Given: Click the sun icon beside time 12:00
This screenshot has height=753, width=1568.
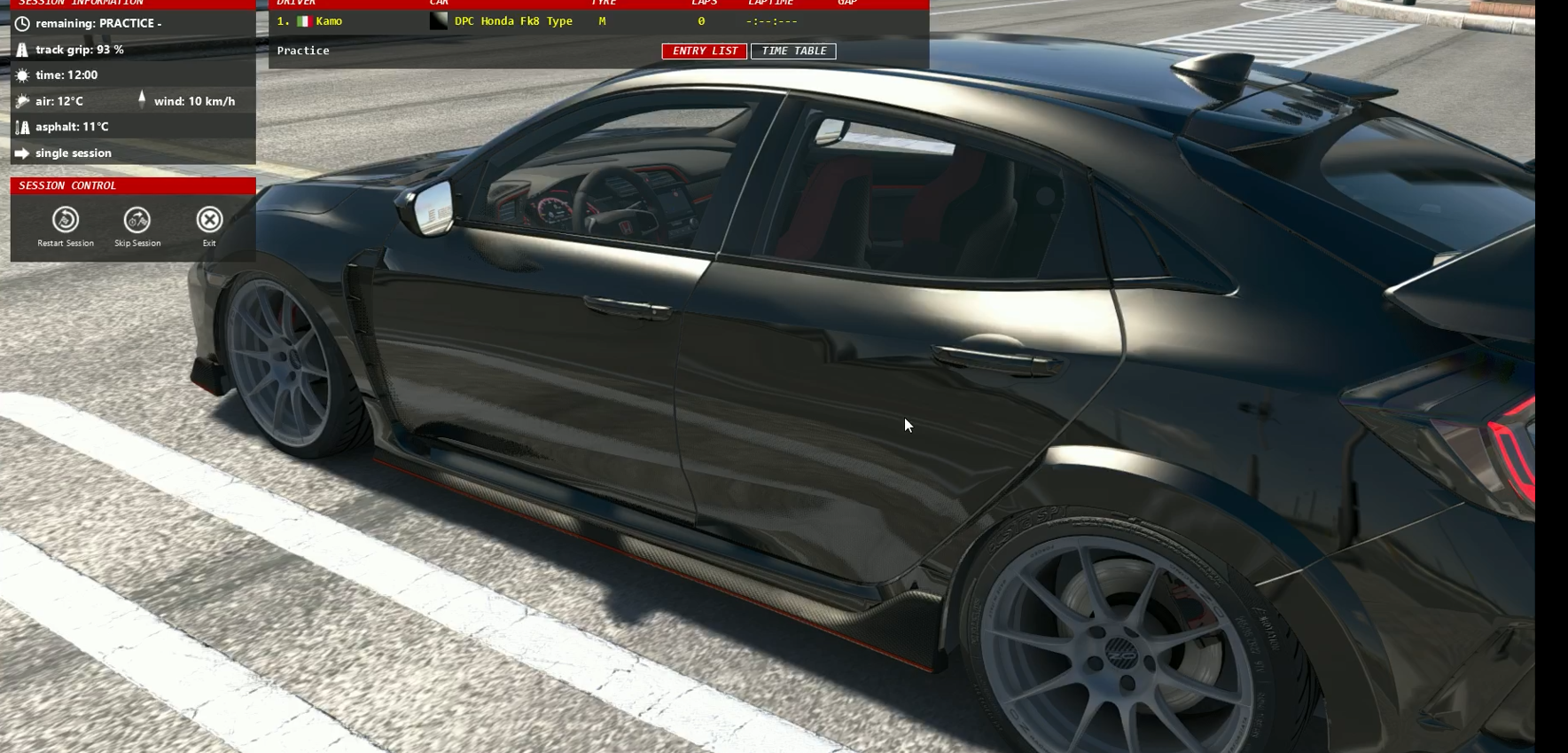Looking at the screenshot, I should click(21, 75).
